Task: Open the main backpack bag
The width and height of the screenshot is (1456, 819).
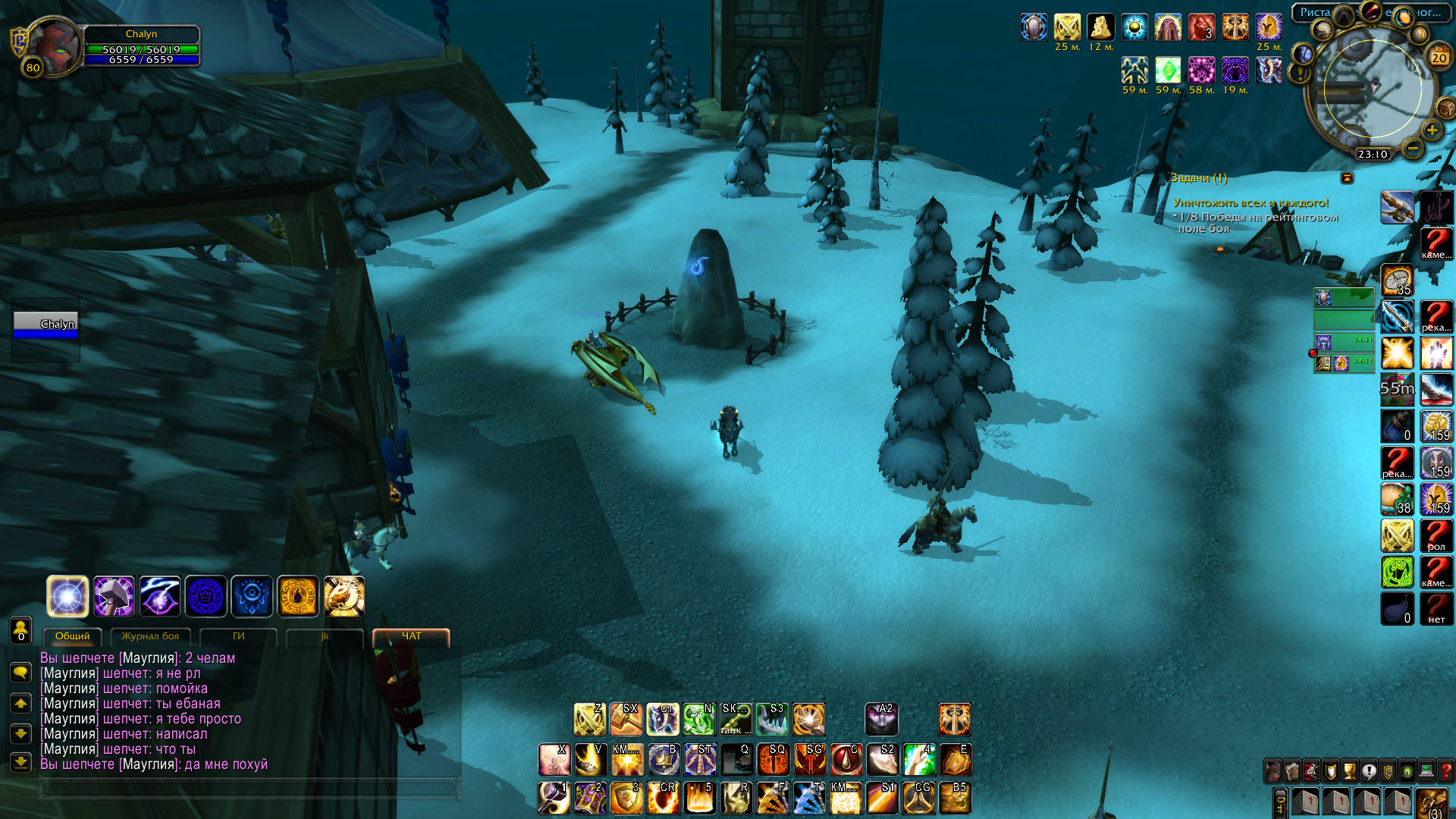Action: tap(1432, 802)
